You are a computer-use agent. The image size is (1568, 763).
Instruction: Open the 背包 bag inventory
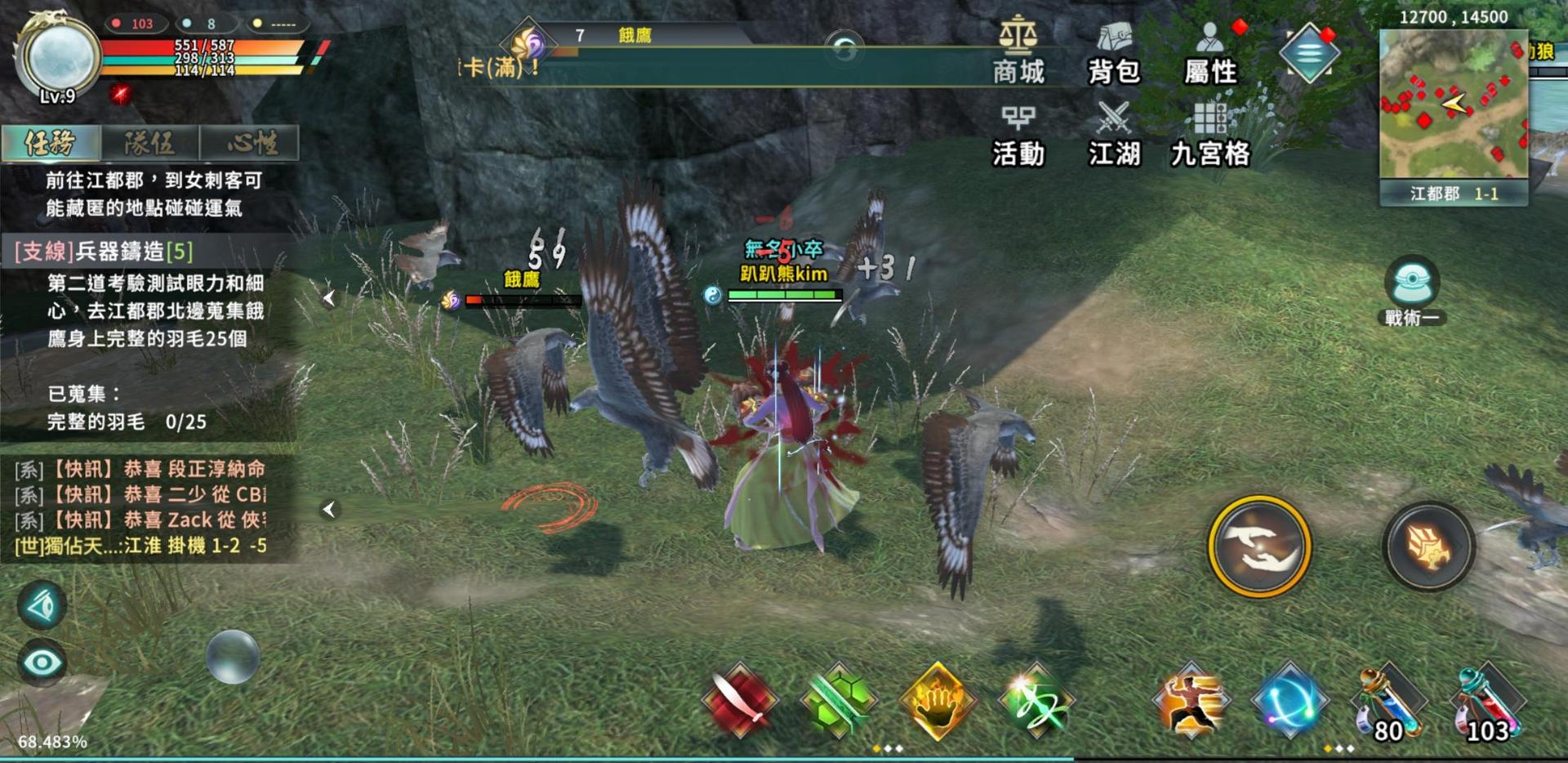[x=1113, y=52]
